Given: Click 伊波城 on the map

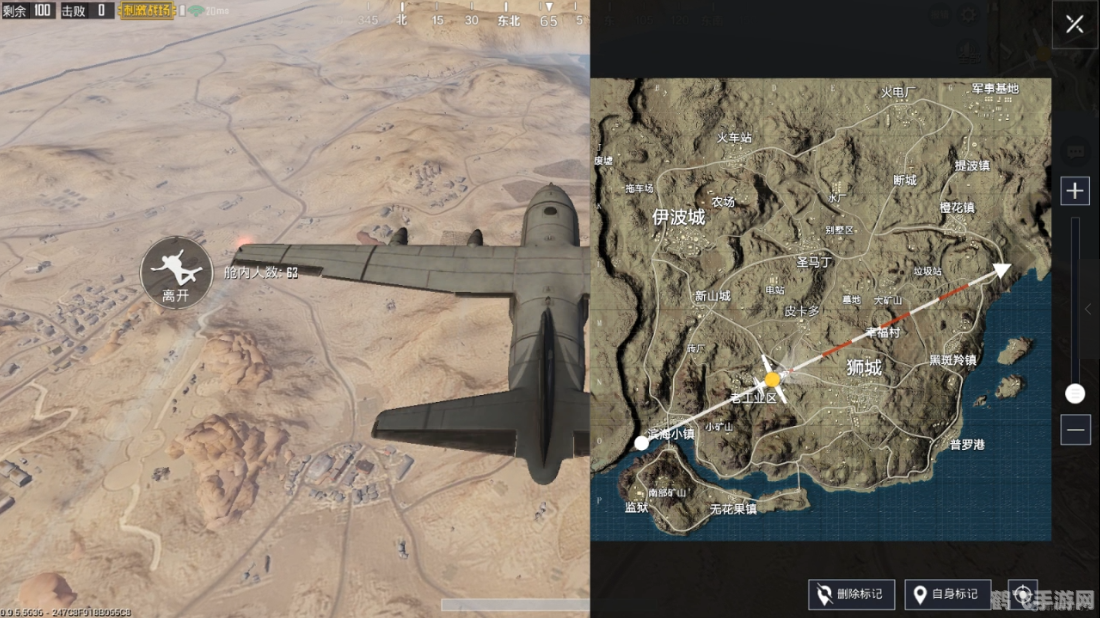Looking at the screenshot, I should click(678, 217).
